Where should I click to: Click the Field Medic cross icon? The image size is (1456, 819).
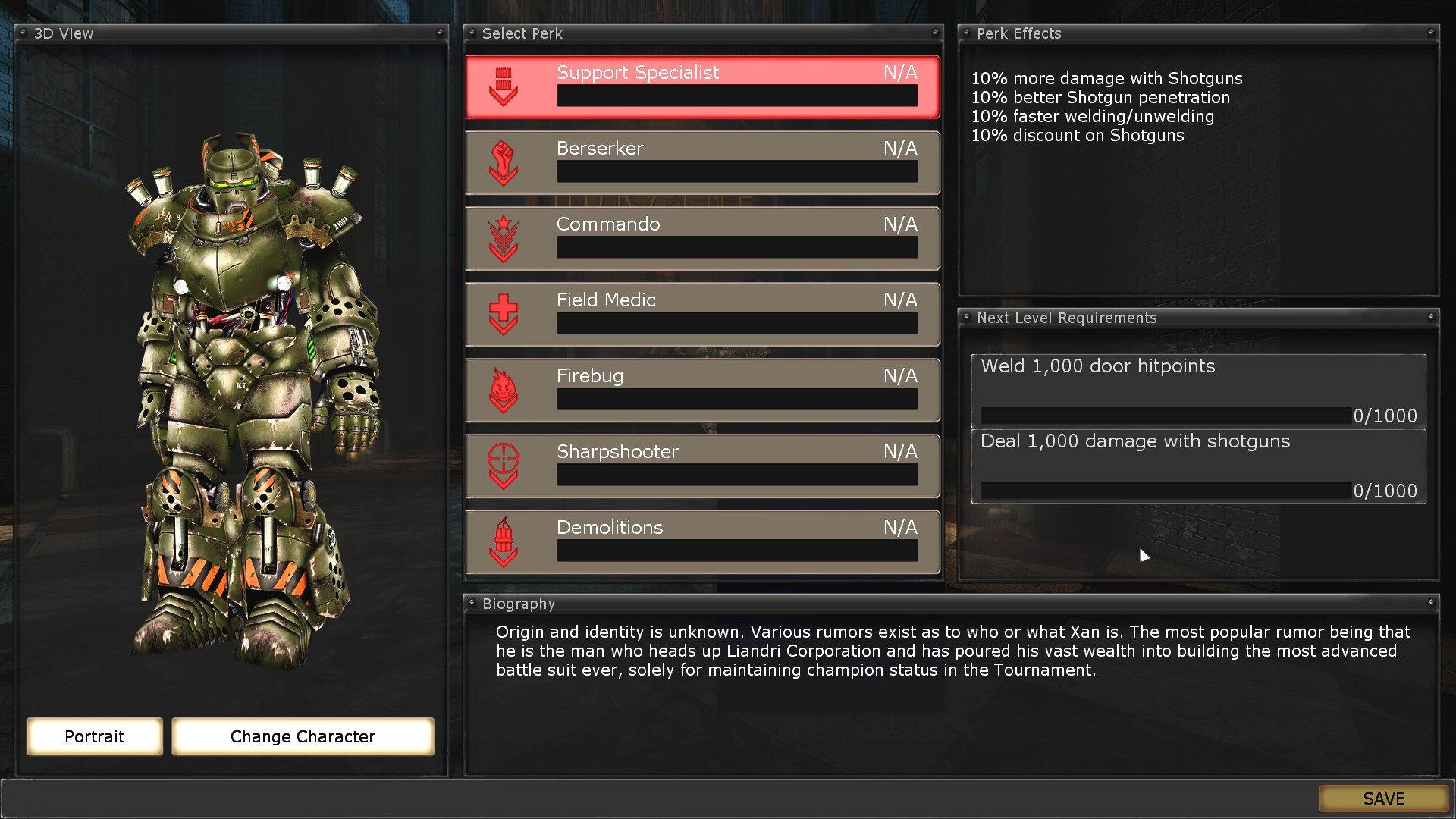tap(503, 314)
